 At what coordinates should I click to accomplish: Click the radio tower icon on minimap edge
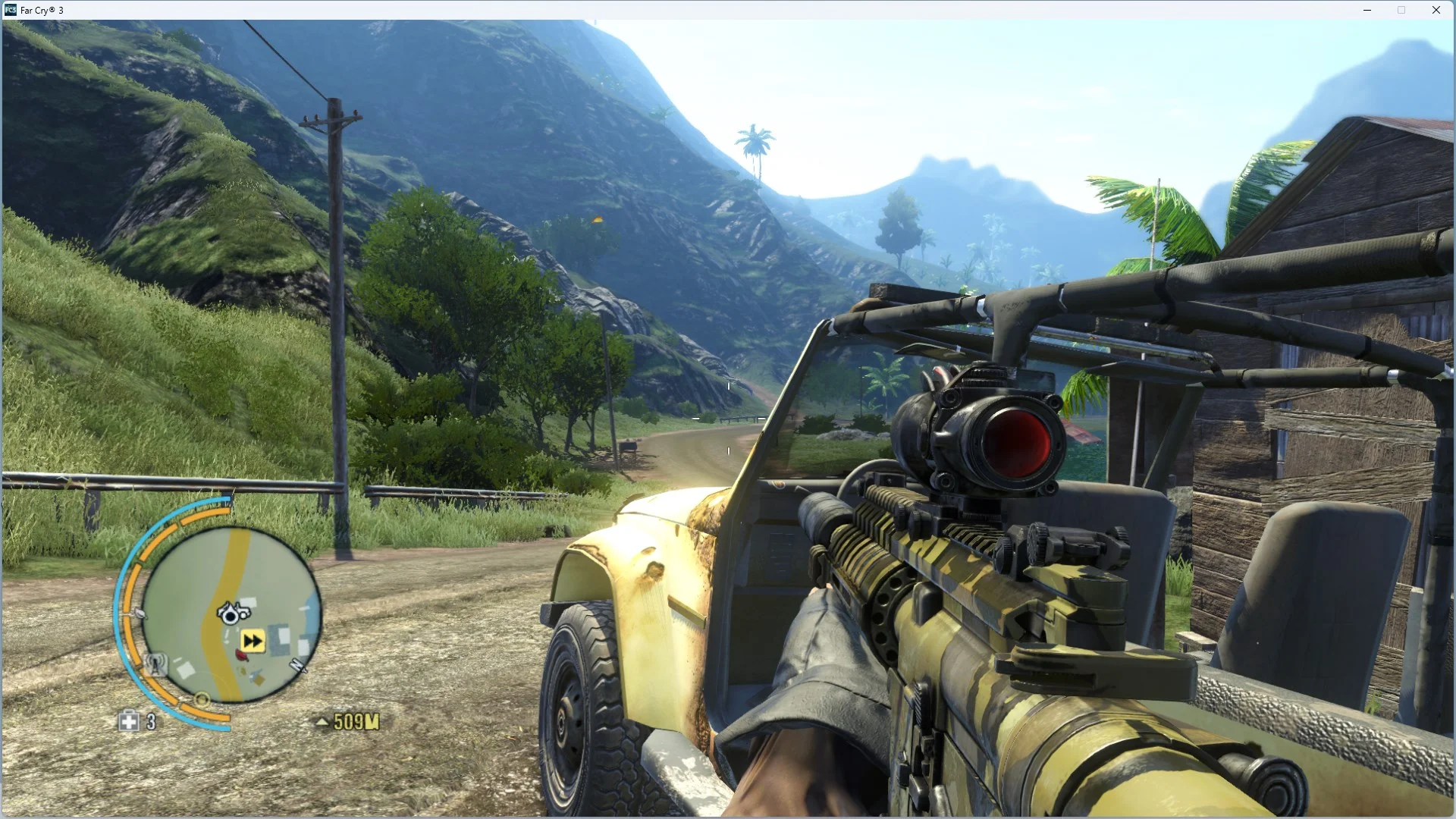point(155,664)
